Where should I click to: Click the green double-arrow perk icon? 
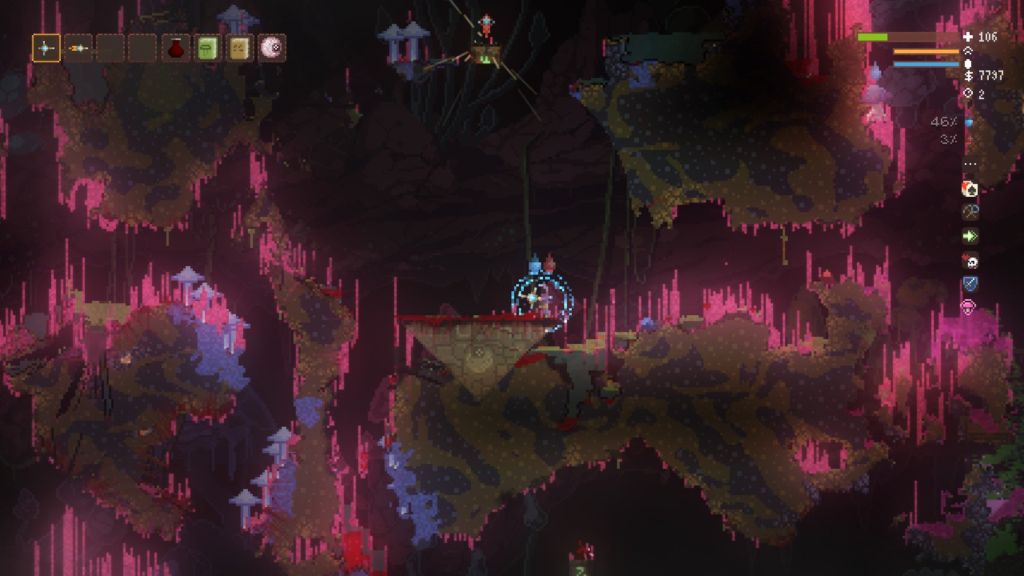[x=969, y=236]
